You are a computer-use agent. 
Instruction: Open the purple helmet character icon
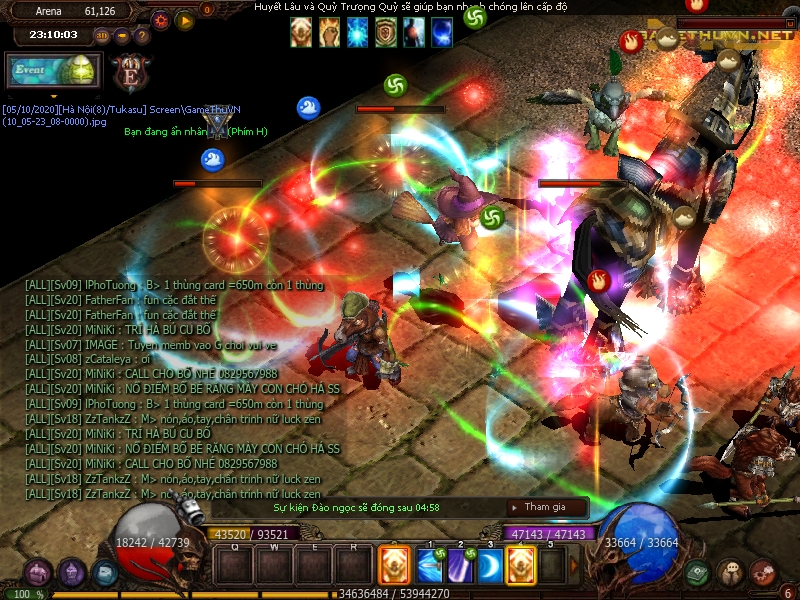[x=71, y=573]
